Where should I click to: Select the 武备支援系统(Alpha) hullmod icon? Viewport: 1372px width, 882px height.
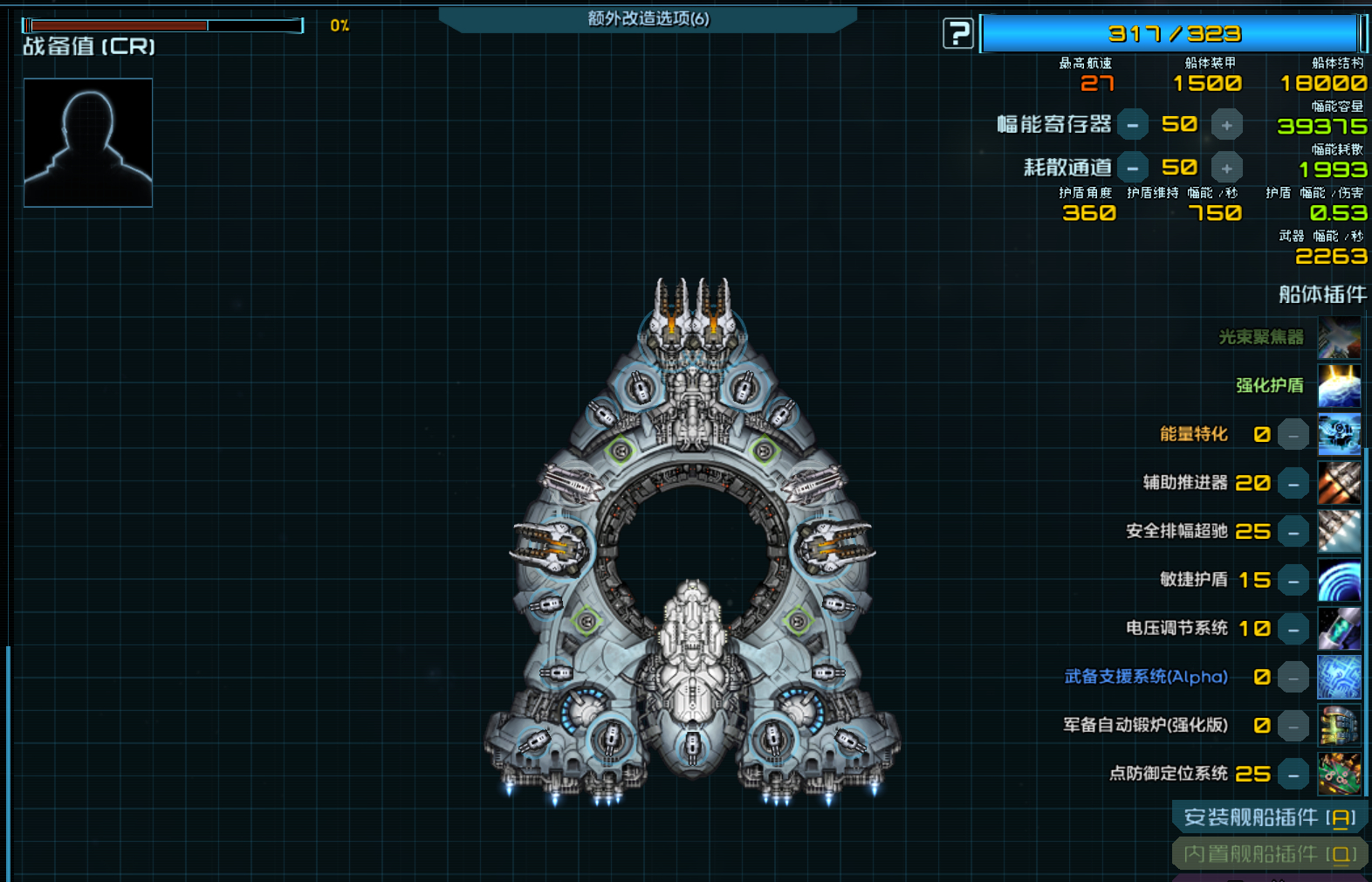click(1339, 677)
